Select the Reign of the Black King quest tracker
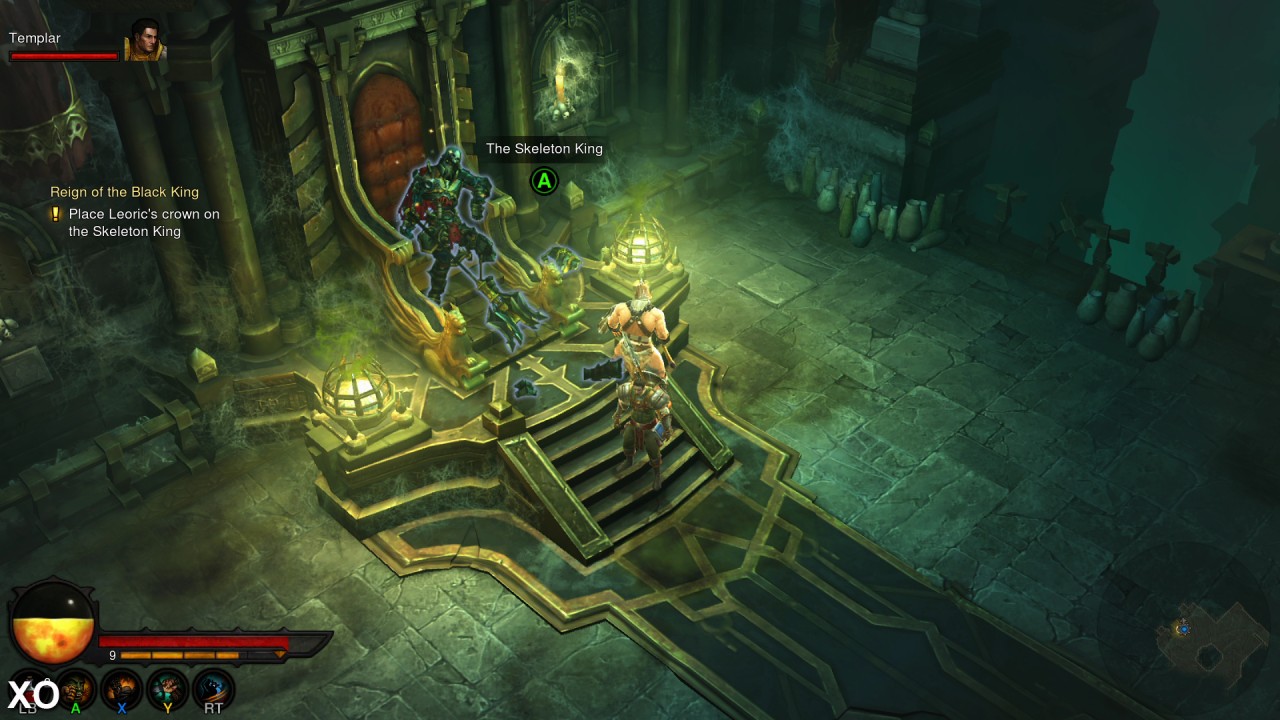1280x720 pixels. coord(125,192)
